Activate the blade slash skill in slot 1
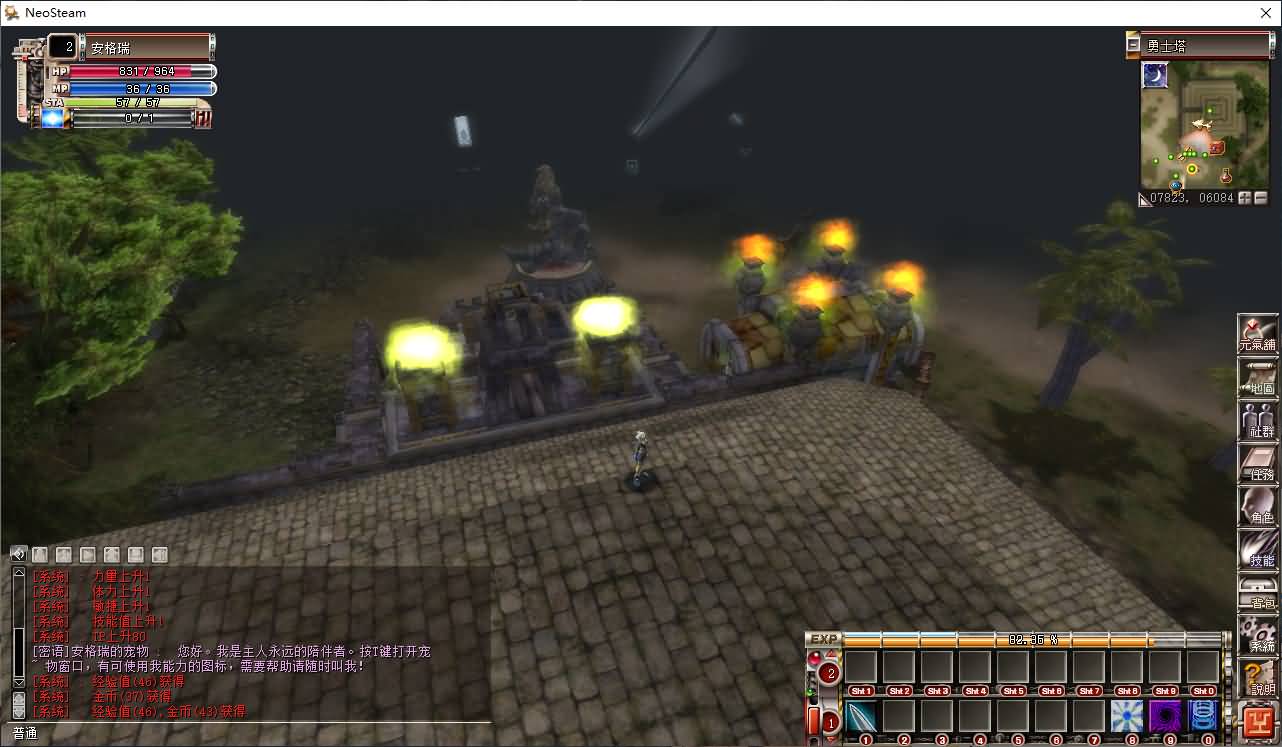The image size is (1282, 747). point(861,716)
